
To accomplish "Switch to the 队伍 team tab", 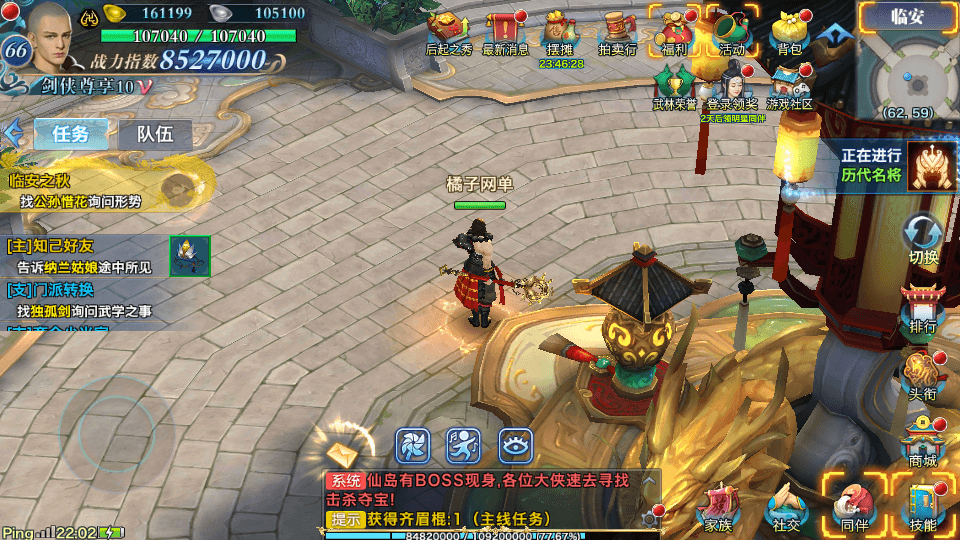I will [x=155, y=134].
